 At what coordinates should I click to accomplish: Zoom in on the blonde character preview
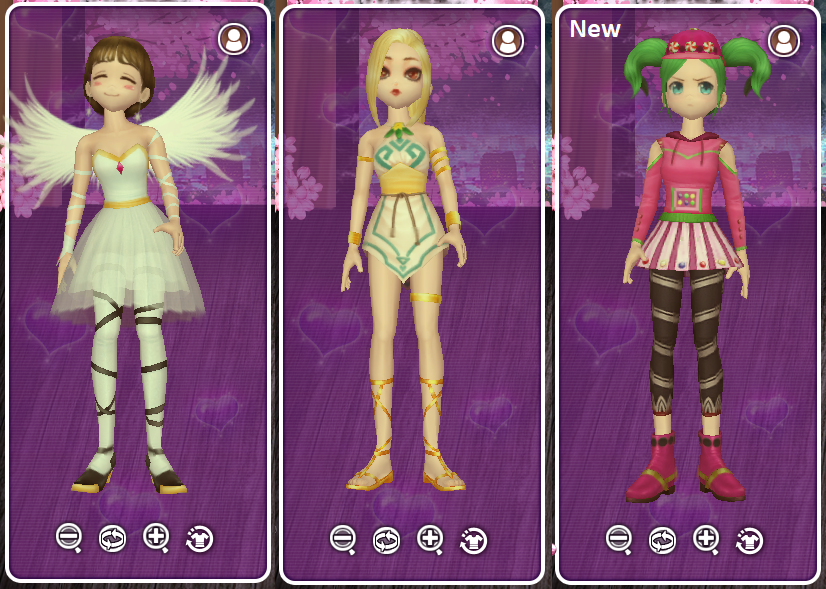(430, 538)
